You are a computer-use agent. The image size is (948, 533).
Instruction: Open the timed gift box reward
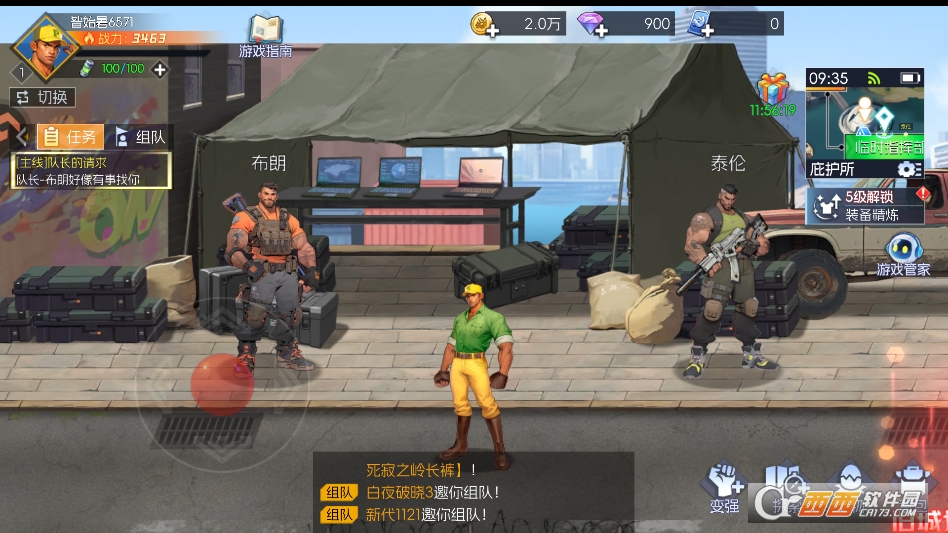pos(773,89)
